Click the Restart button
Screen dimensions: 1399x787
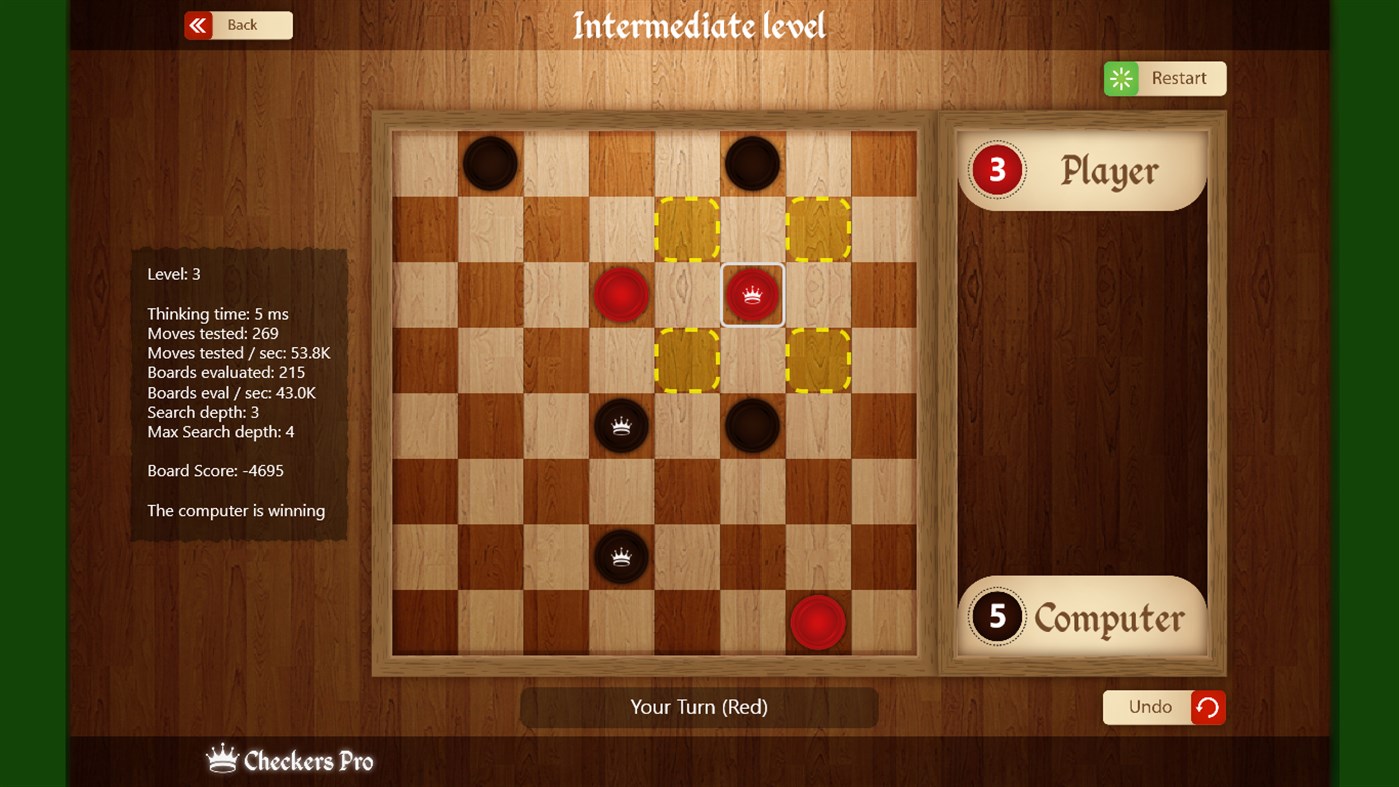1178,78
